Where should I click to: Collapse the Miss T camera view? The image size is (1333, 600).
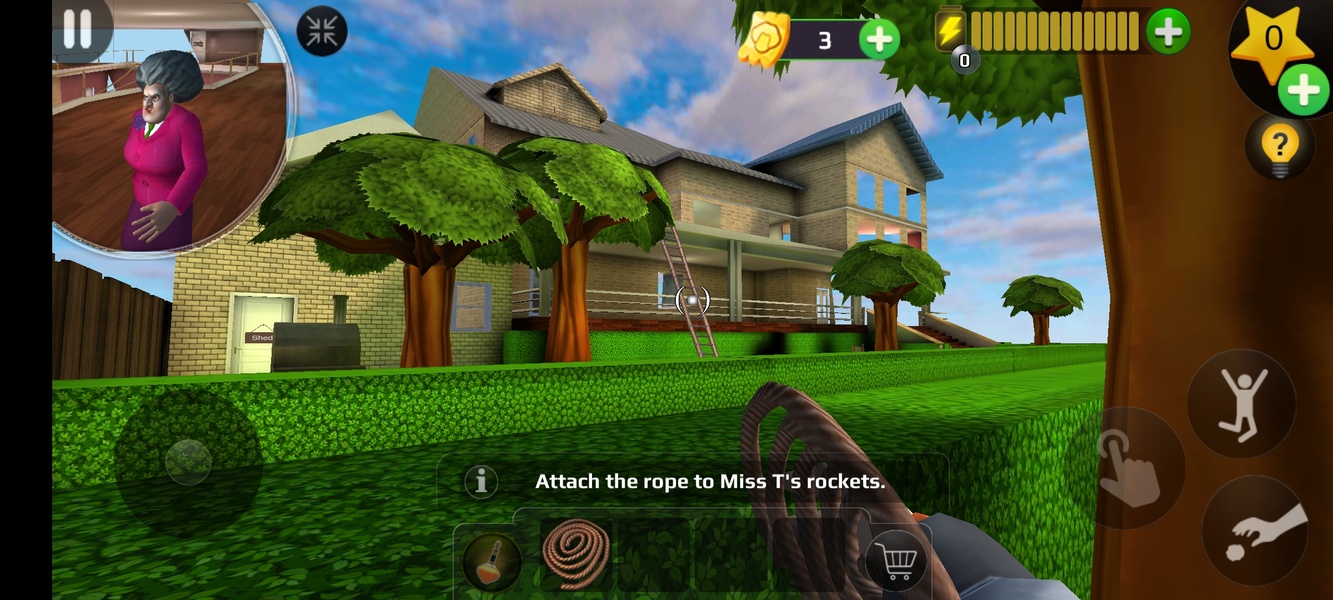tap(322, 31)
